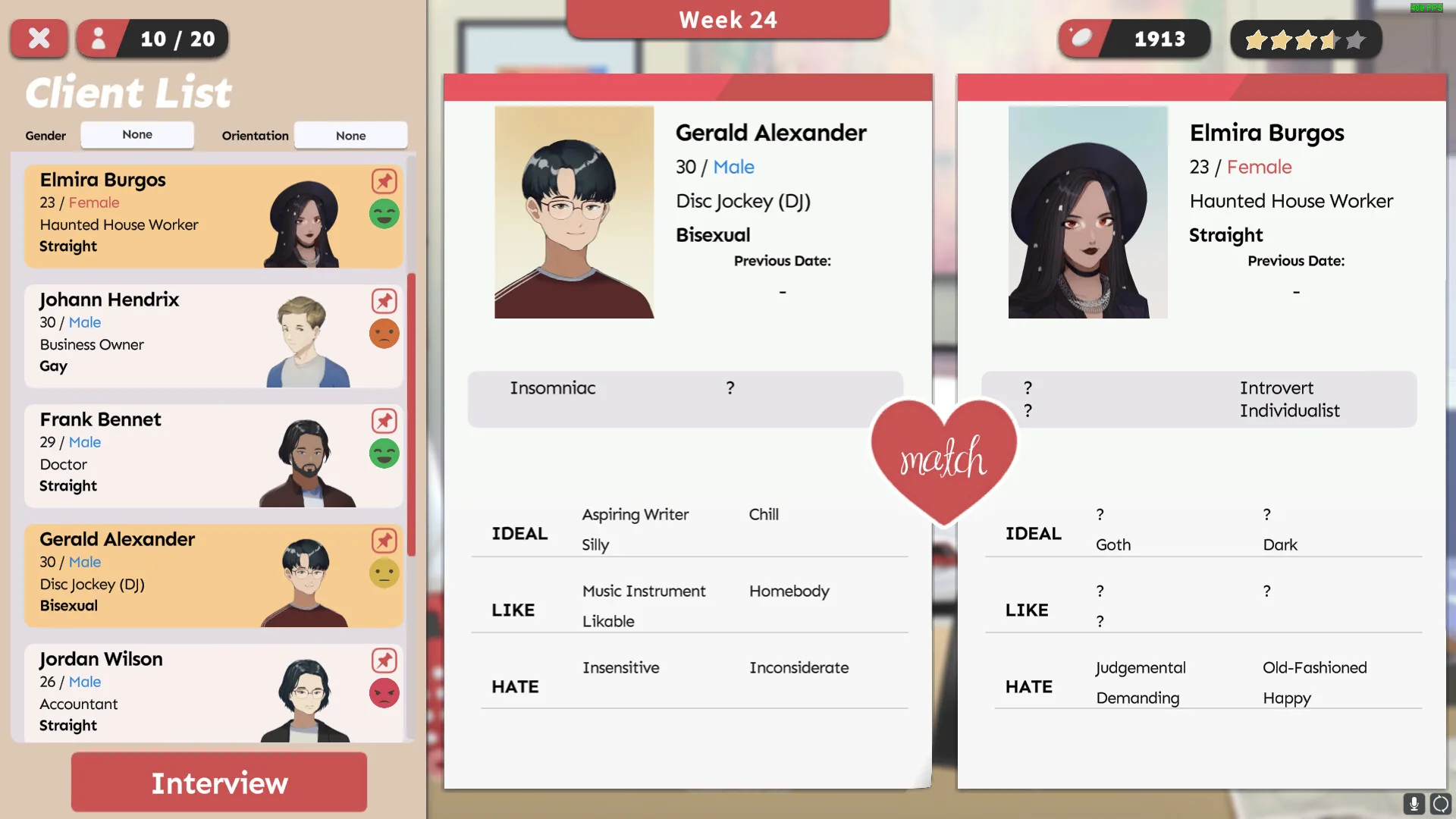Pin Jordan Wilson's client card
Viewport: 1456px width, 819px height.
pyautogui.click(x=384, y=661)
